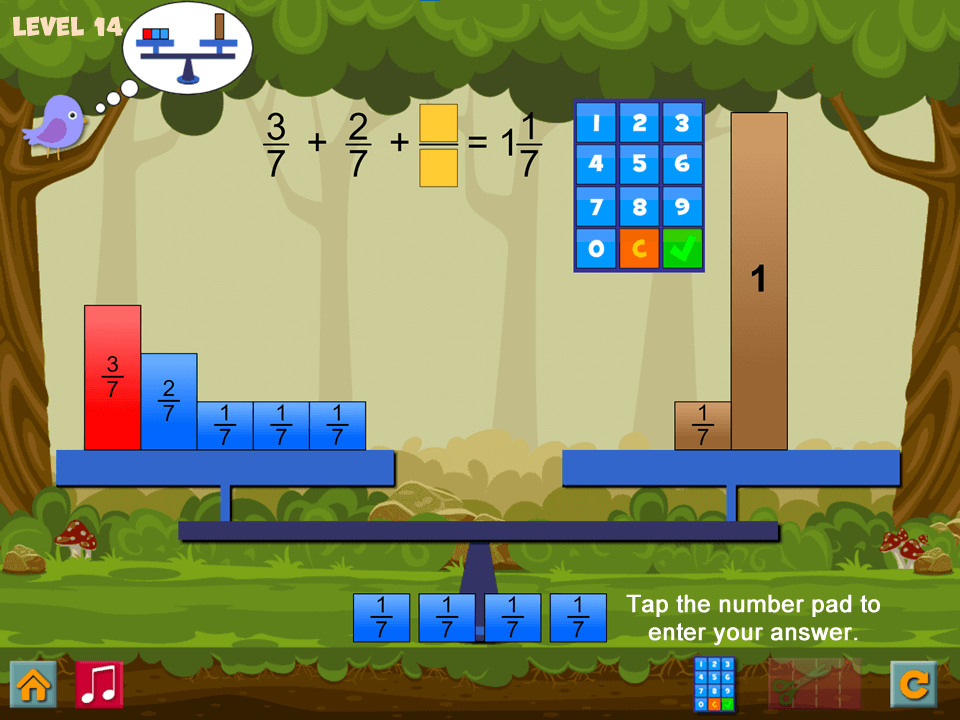
Task: Toggle the small number pad icon
Action: pos(714,684)
